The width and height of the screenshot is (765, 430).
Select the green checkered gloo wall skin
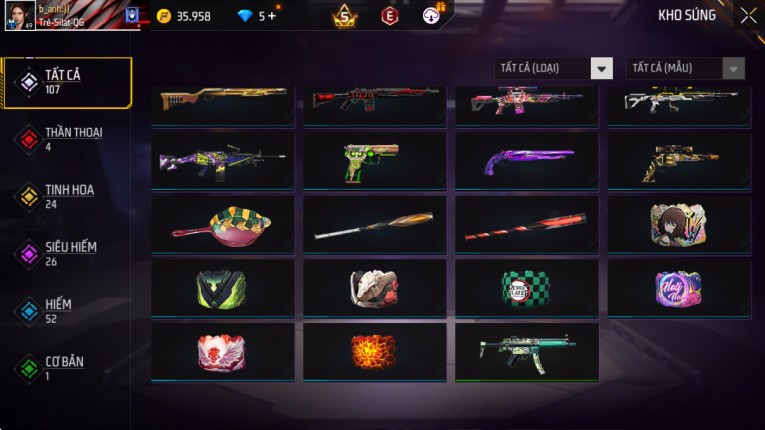click(x=527, y=288)
